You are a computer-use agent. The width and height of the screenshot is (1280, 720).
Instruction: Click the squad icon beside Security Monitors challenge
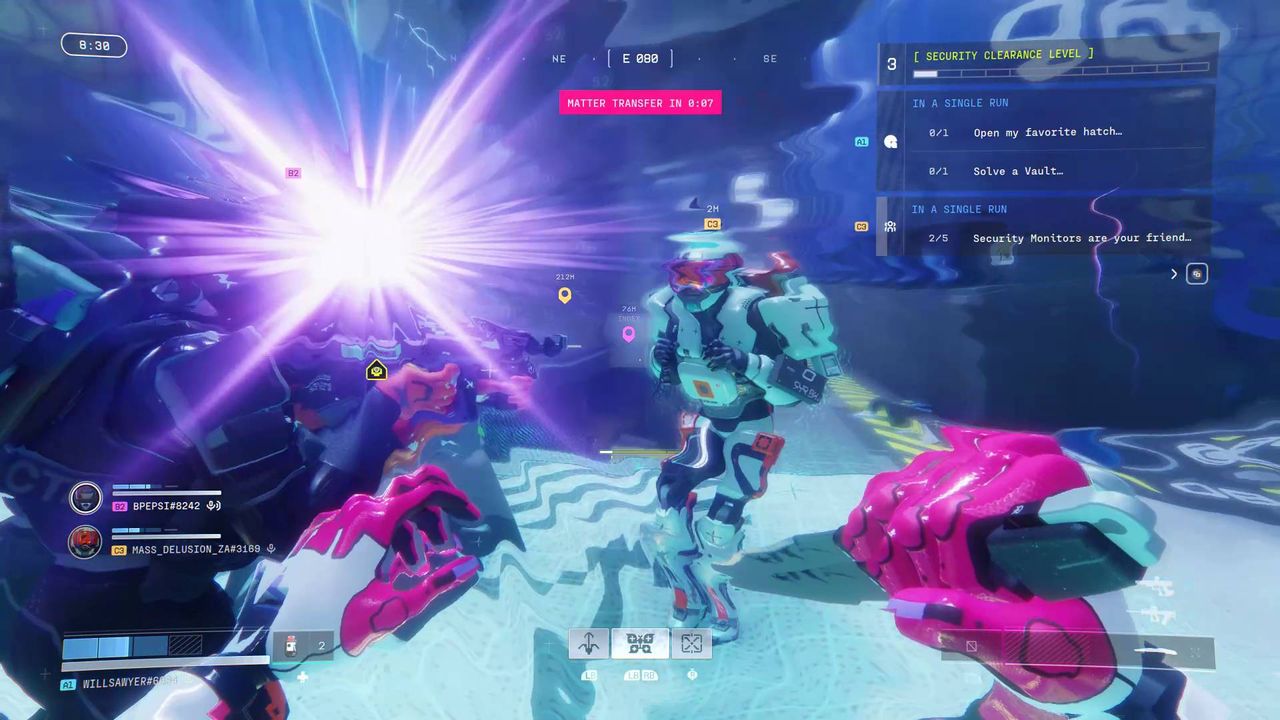pos(890,226)
